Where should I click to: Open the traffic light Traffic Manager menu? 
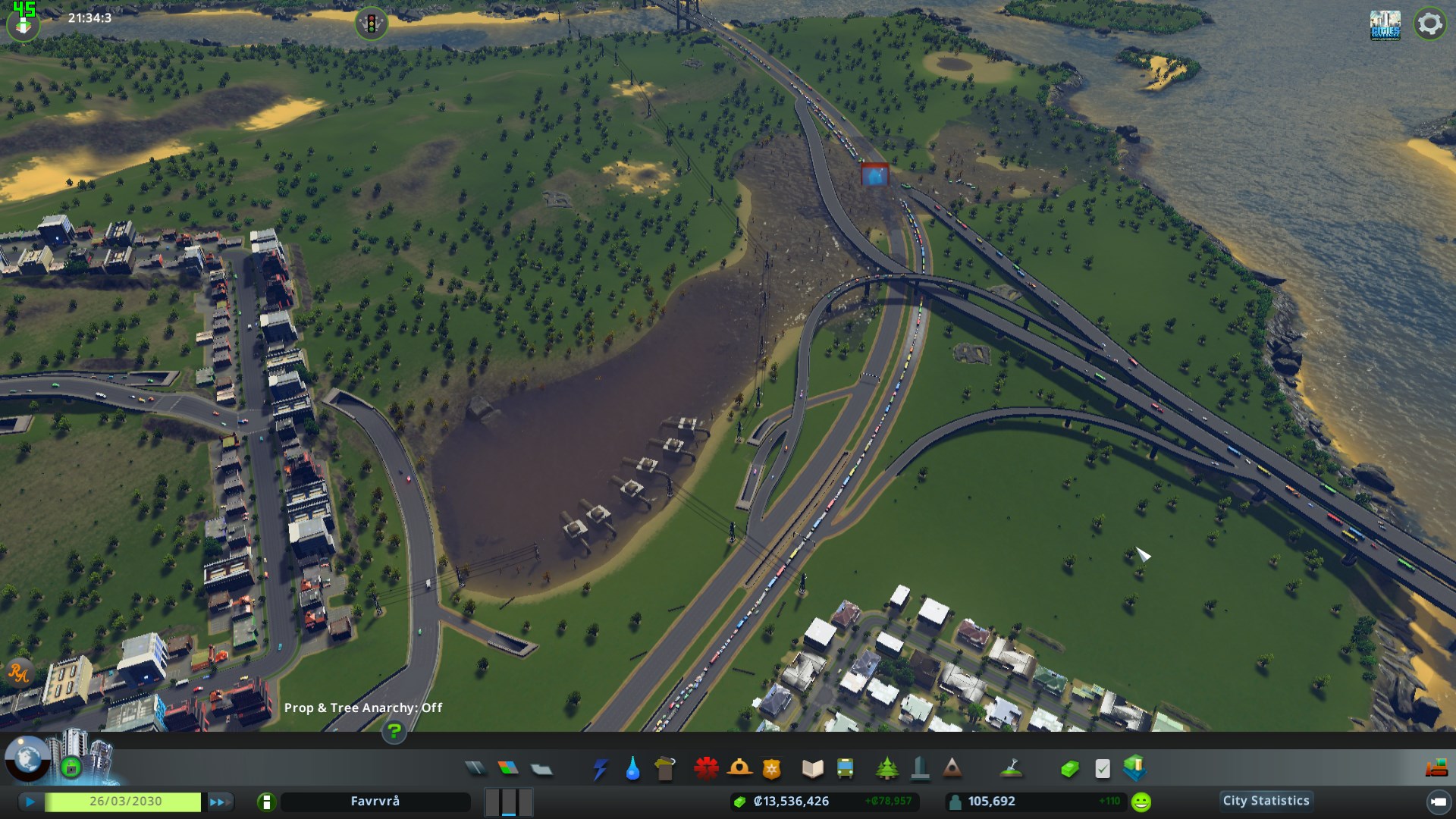[x=370, y=24]
